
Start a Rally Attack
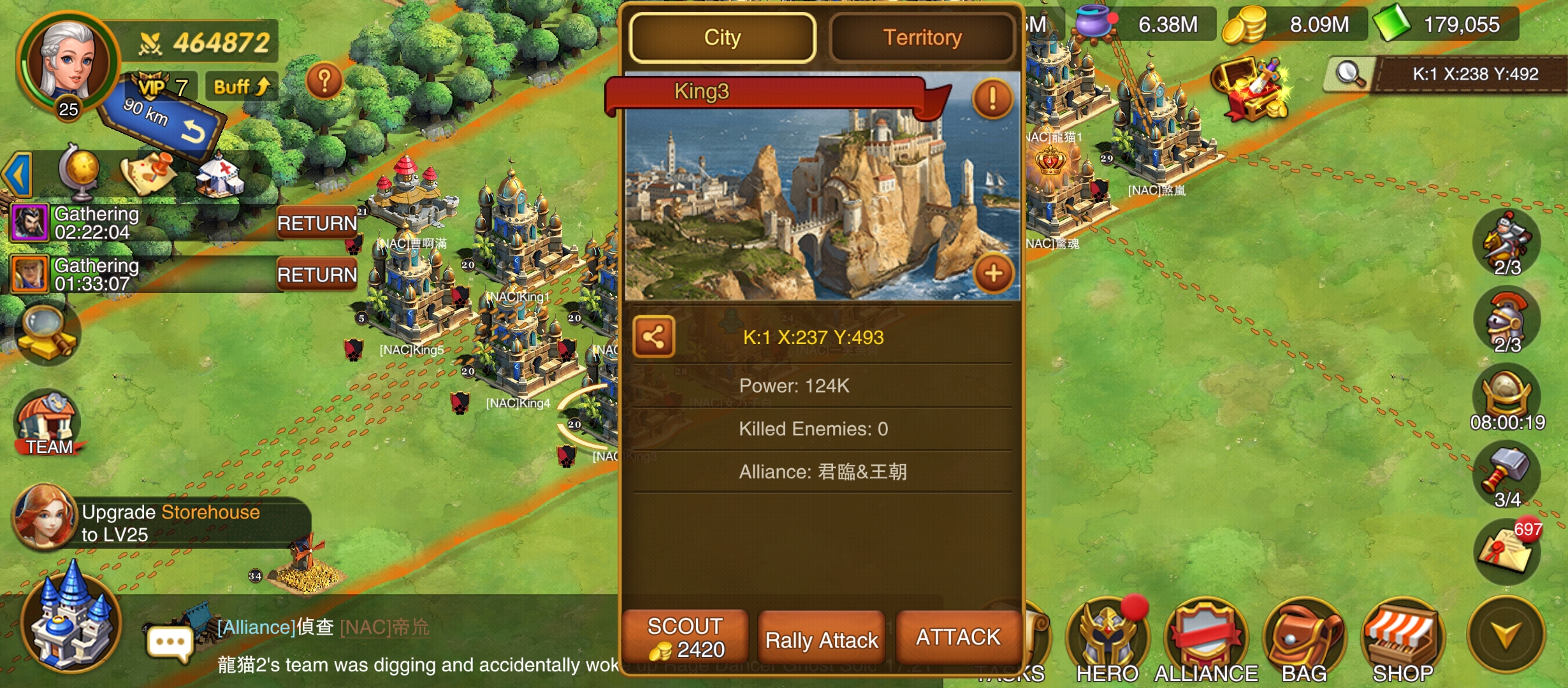[x=822, y=640]
